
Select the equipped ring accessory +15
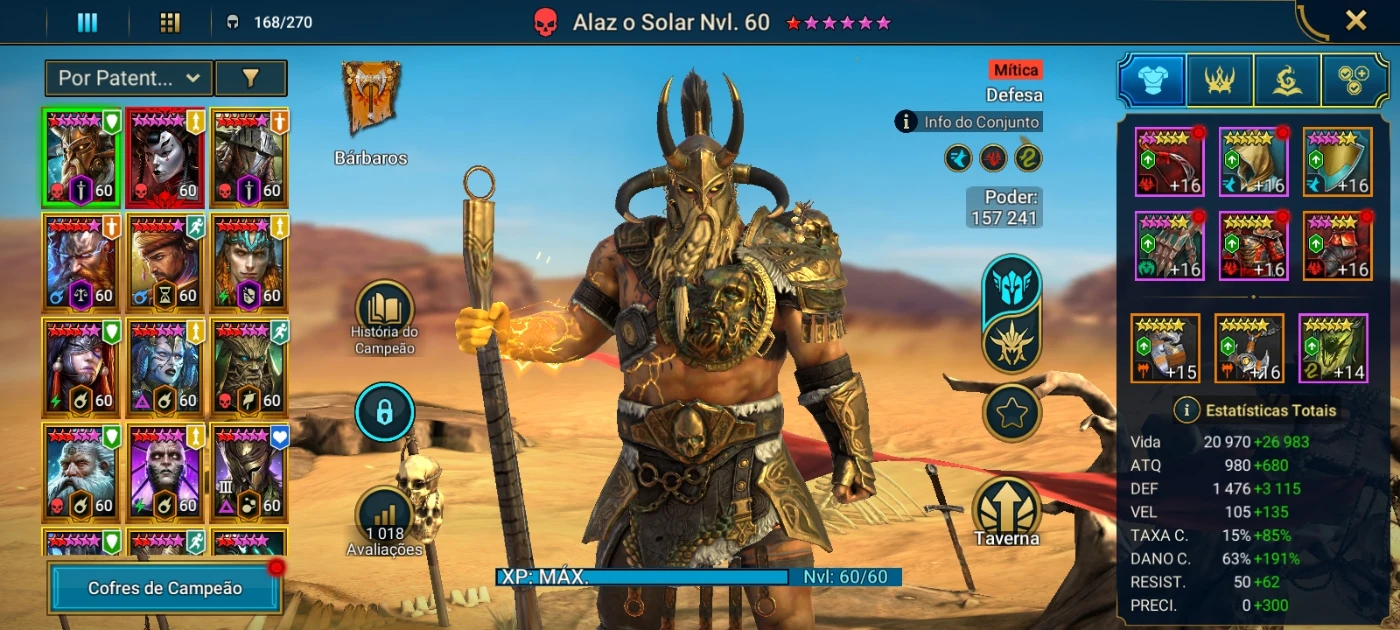pos(1165,348)
